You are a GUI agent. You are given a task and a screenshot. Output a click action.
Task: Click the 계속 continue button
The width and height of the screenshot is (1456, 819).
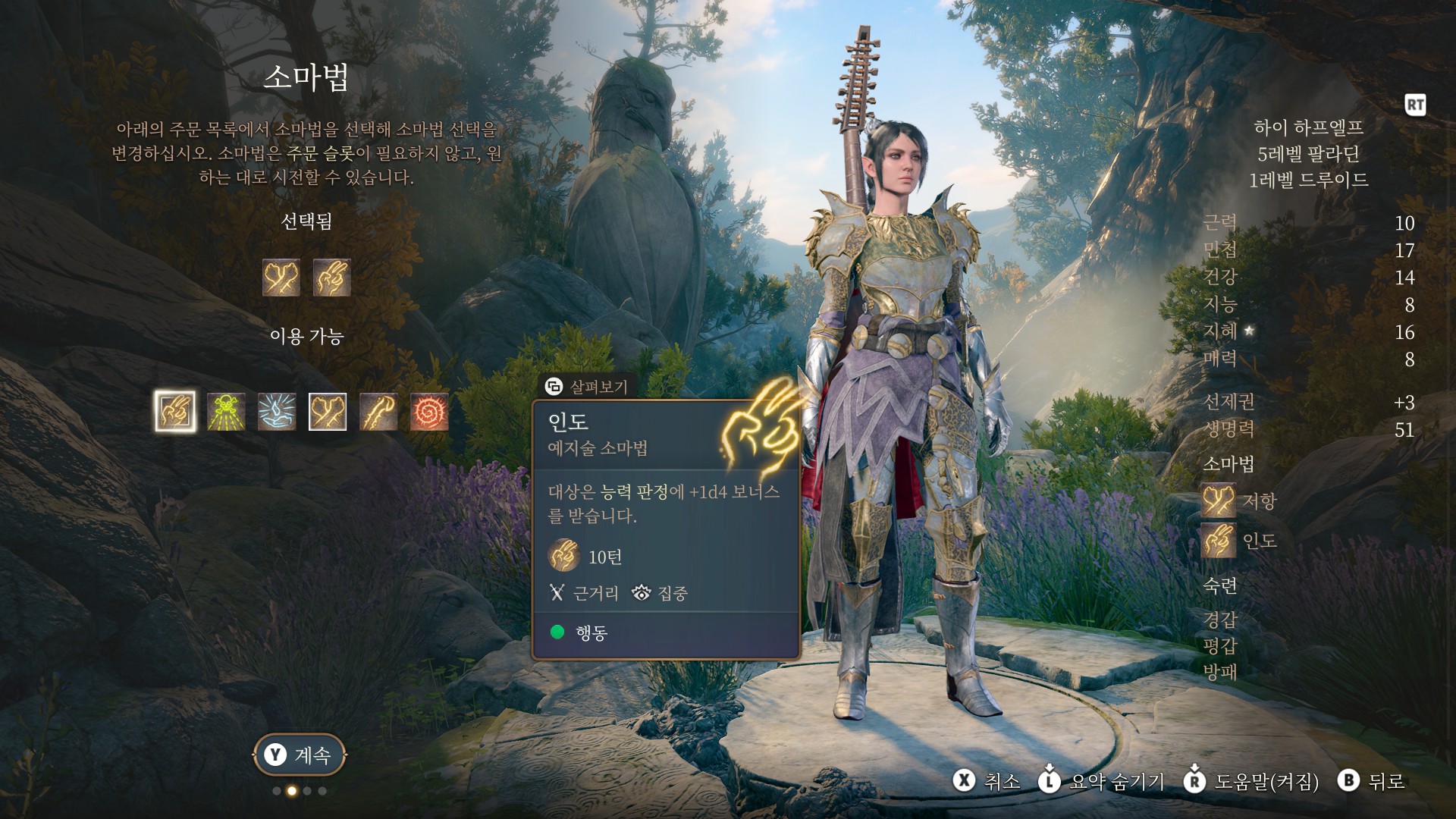point(300,755)
